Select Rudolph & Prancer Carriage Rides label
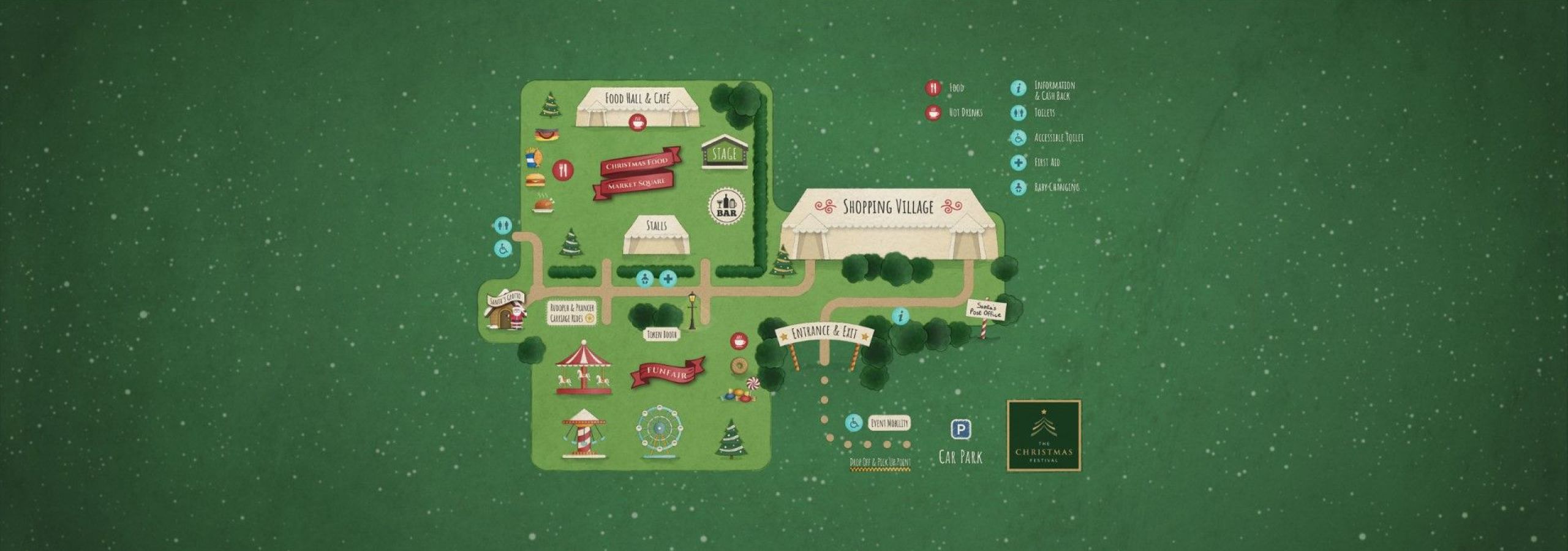This screenshot has height=551, width=1568. point(571,313)
